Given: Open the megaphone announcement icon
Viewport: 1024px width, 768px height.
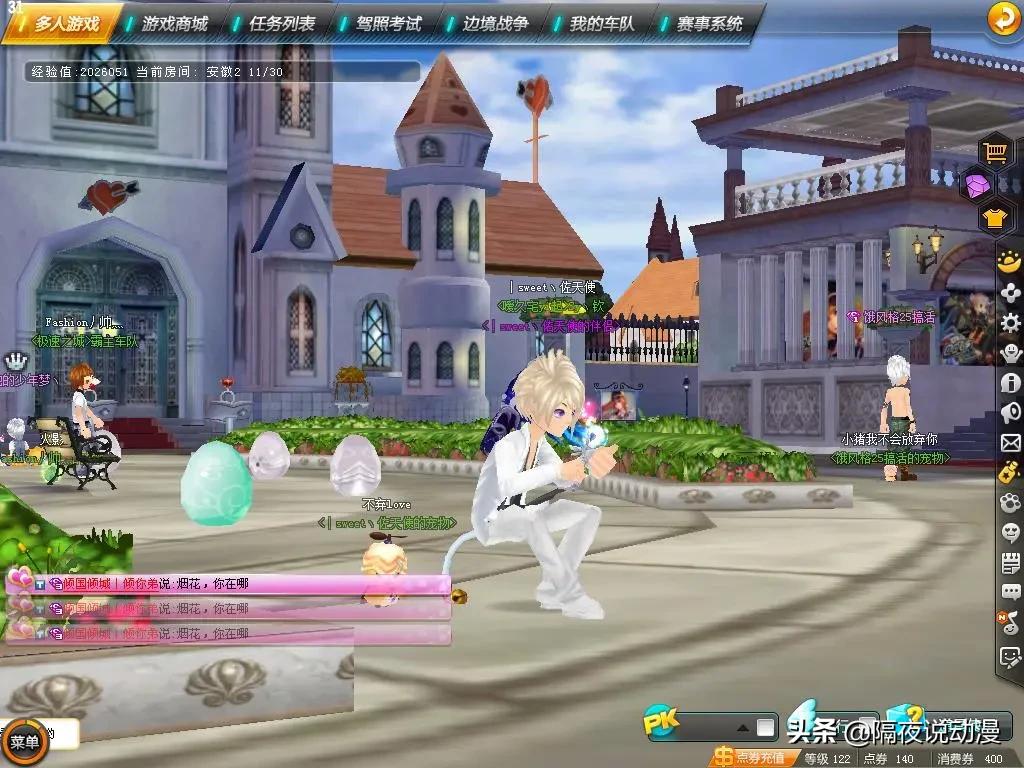Looking at the screenshot, I should coord(1010,412).
